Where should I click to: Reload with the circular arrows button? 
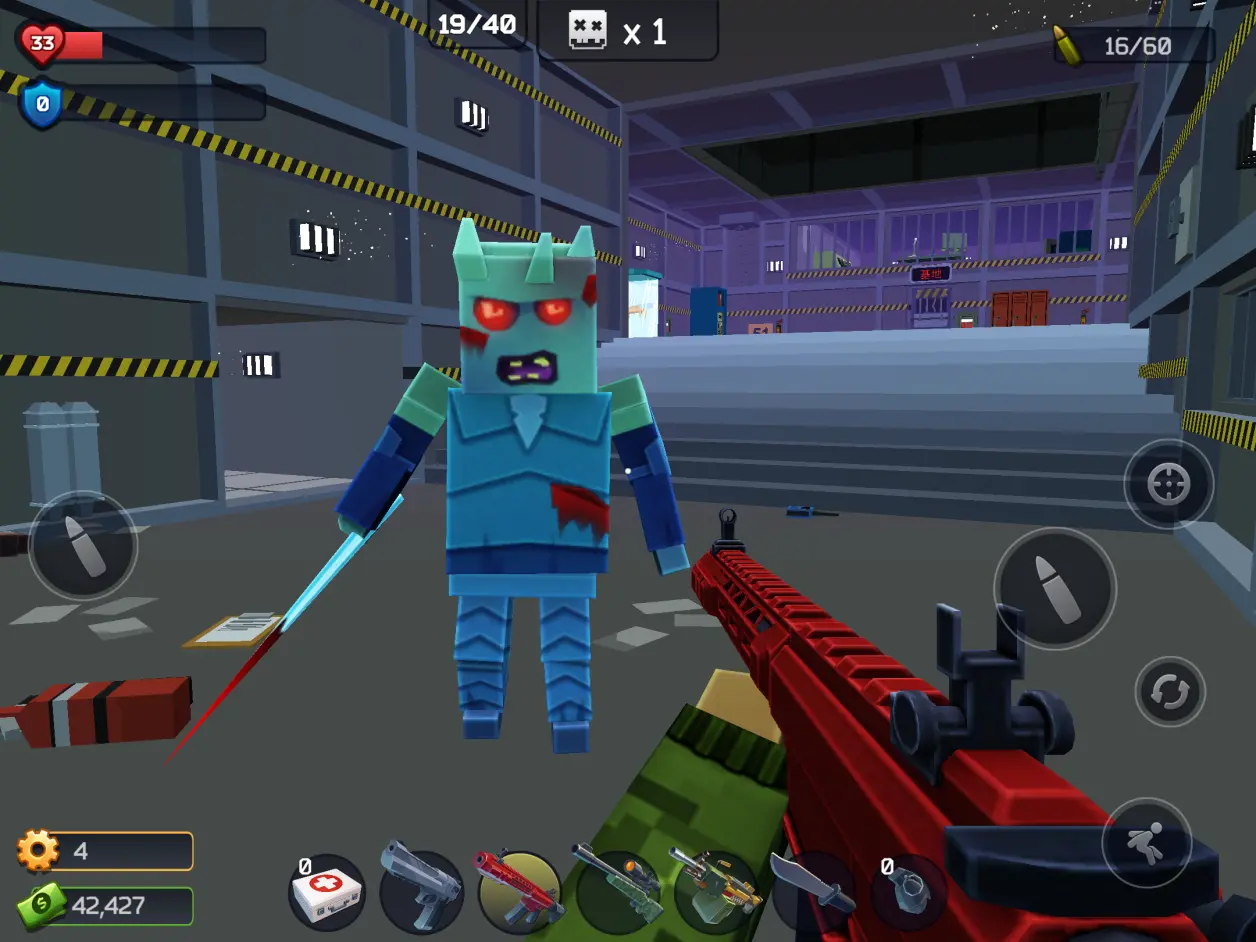click(1170, 692)
